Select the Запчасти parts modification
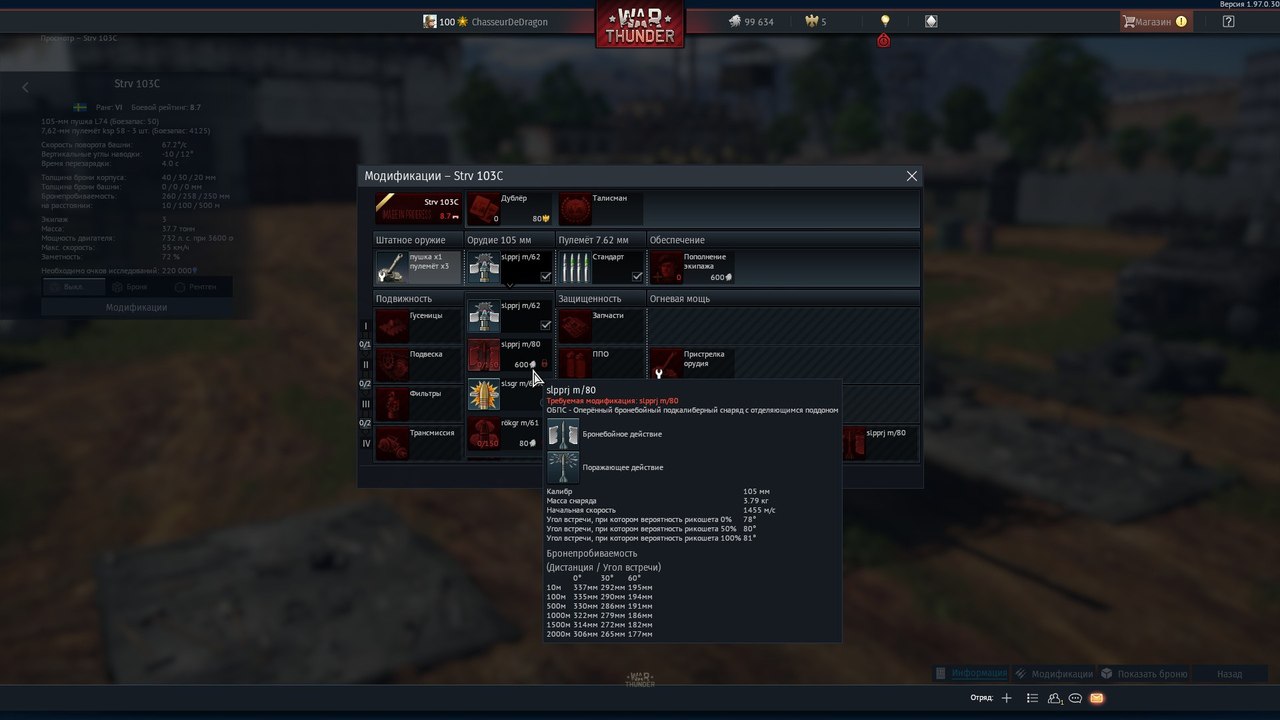Image resolution: width=1280 pixels, height=720 pixels. [600, 326]
